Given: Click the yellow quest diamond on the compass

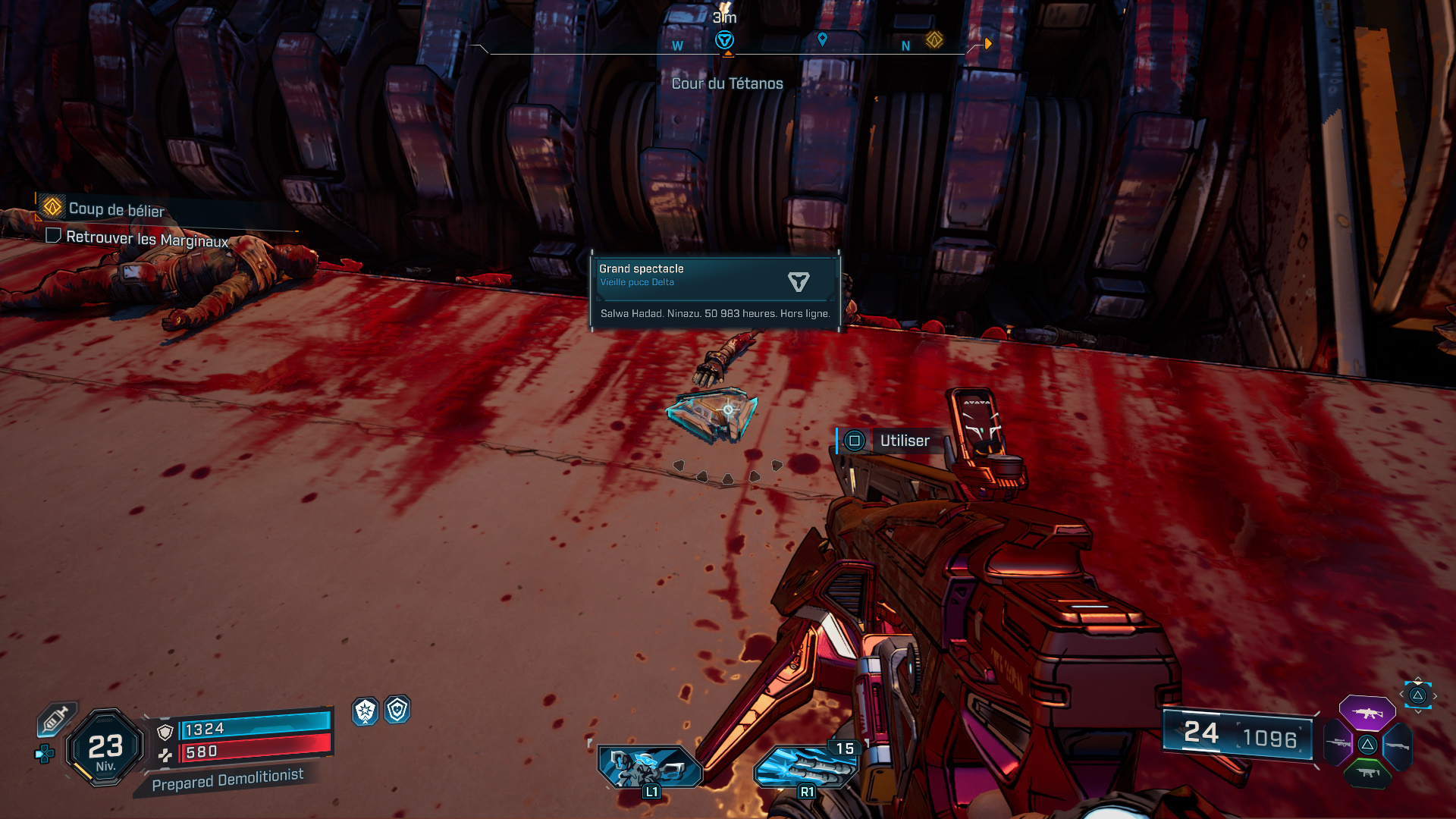Looking at the screenshot, I should [934, 40].
